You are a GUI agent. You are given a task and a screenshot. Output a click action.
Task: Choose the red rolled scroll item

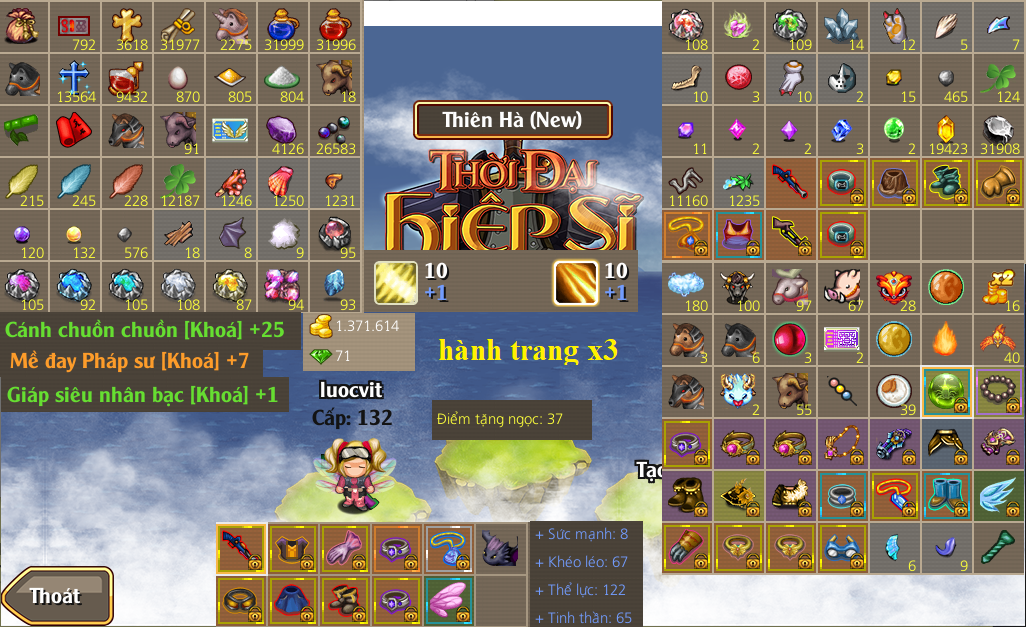(76, 130)
